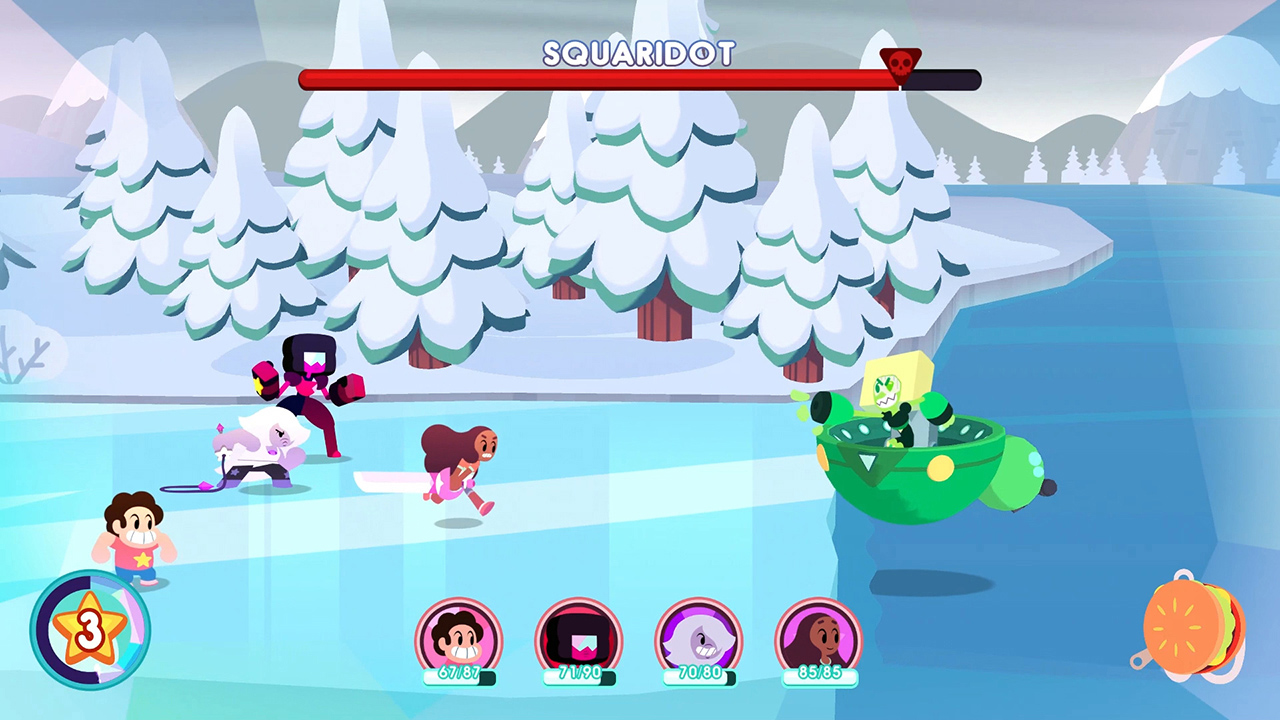
Task: Select Amethyst's character portrait icon
Action: tap(700, 635)
